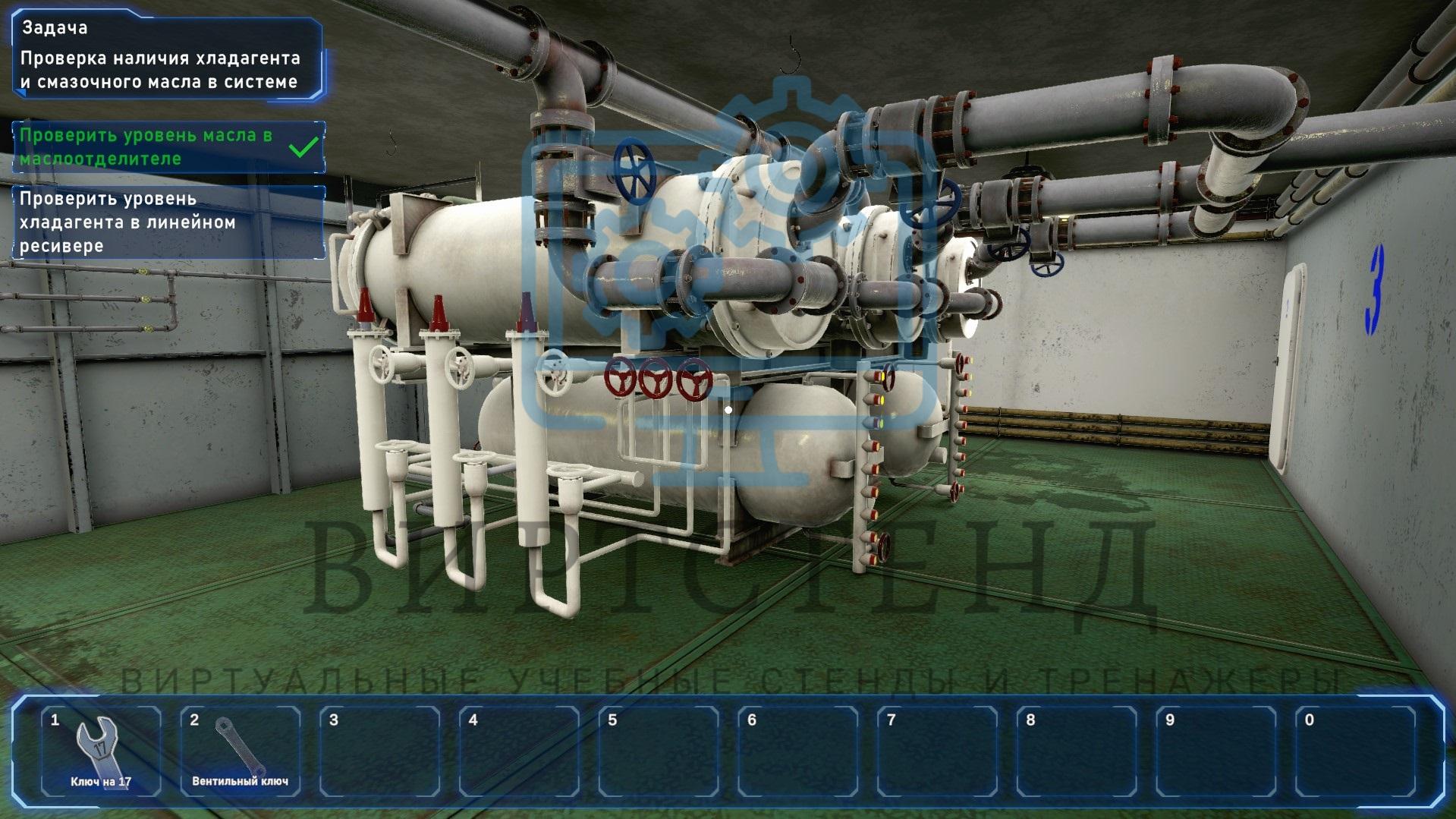Image resolution: width=1456 pixels, height=819 pixels.
Task: Open the Задача task description panel
Action: tap(167, 58)
